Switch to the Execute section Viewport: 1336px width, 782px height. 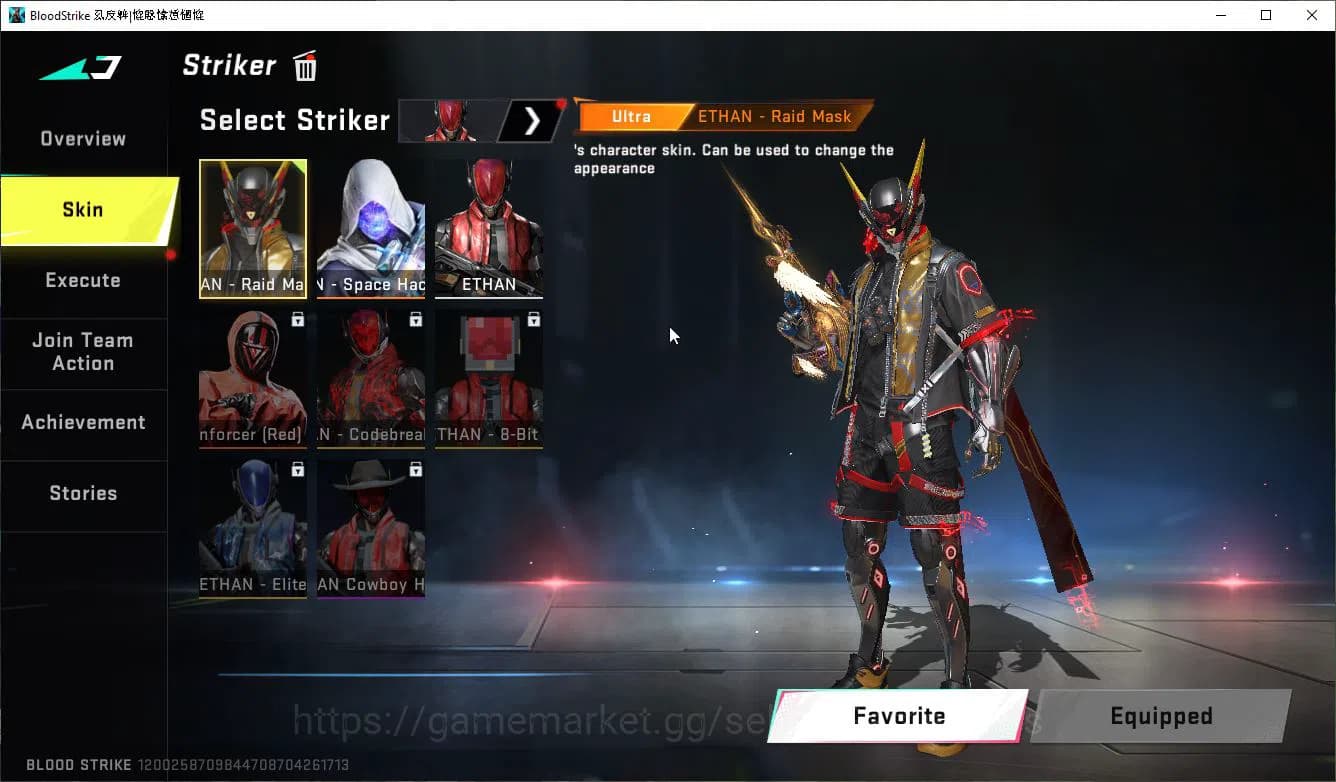[82, 280]
